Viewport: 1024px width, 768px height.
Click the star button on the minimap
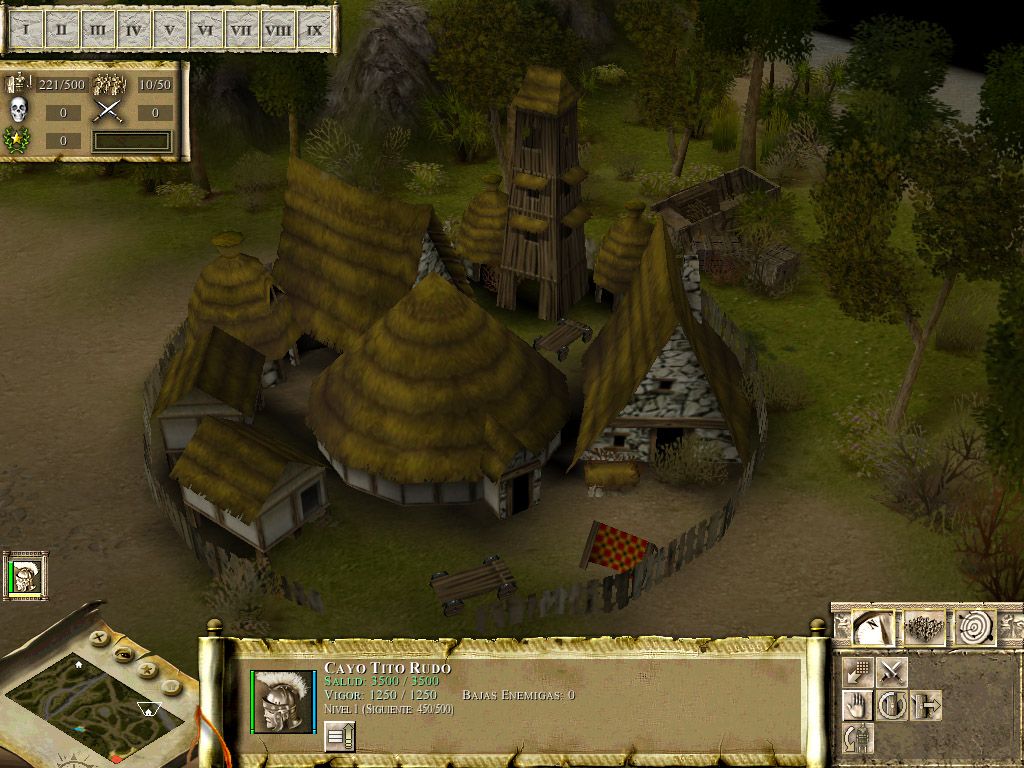tap(147, 669)
